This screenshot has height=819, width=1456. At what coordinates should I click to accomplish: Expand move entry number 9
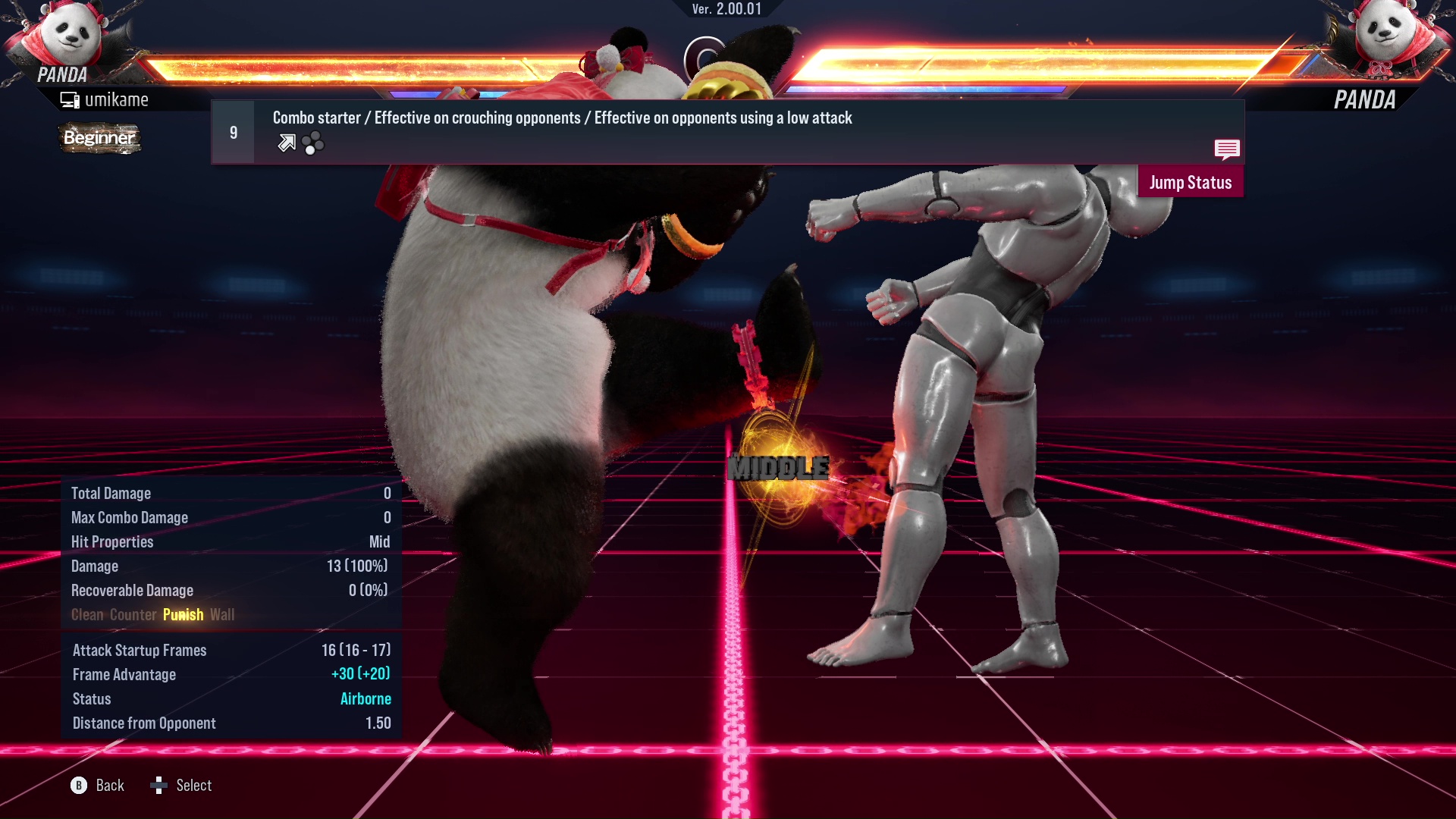pyautogui.click(x=233, y=131)
